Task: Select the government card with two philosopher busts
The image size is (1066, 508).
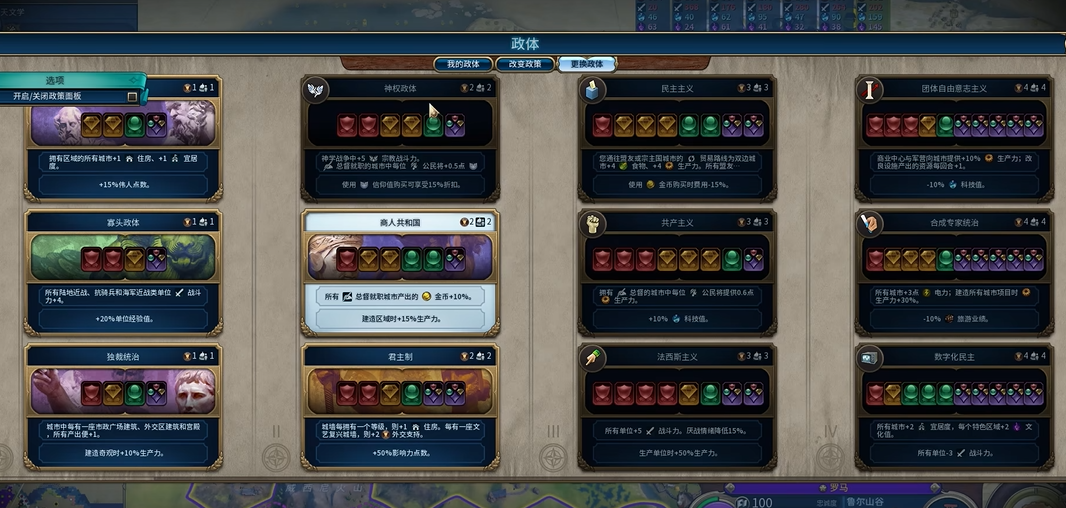Action: [x=124, y=137]
